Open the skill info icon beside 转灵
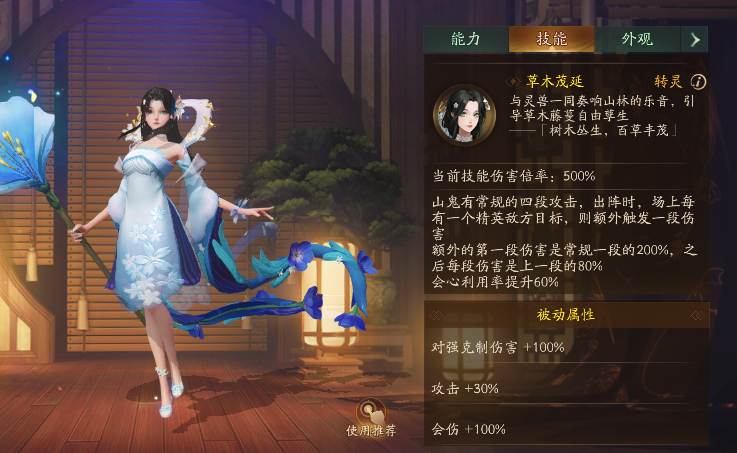737x453 pixels. coord(699,82)
